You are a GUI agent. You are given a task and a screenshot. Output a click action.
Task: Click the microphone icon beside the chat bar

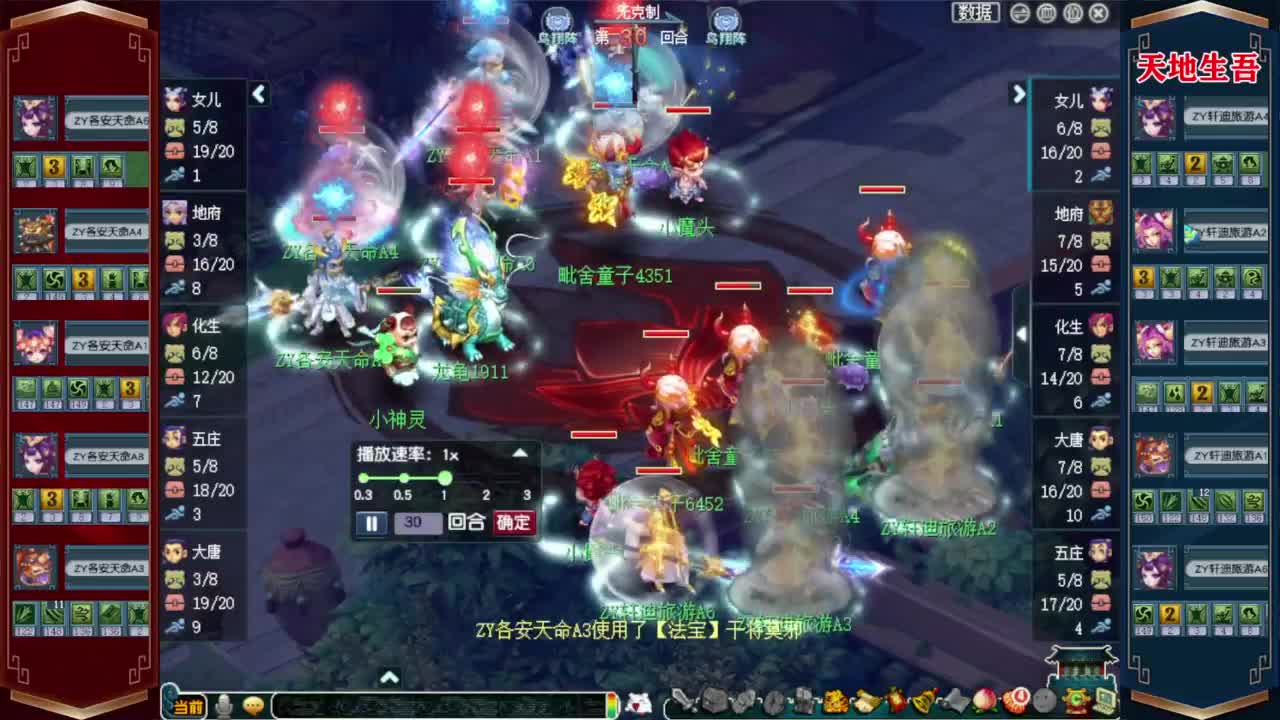pyautogui.click(x=225, y=703)
